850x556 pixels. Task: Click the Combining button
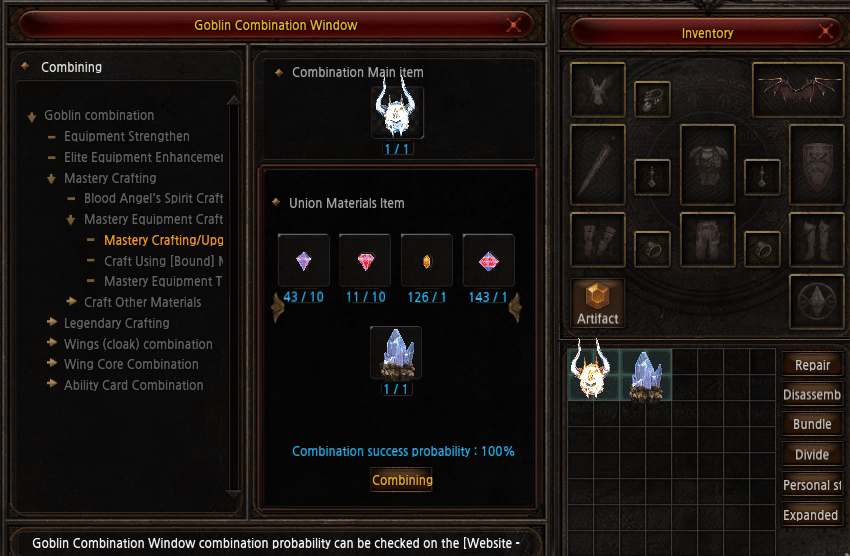402,480
